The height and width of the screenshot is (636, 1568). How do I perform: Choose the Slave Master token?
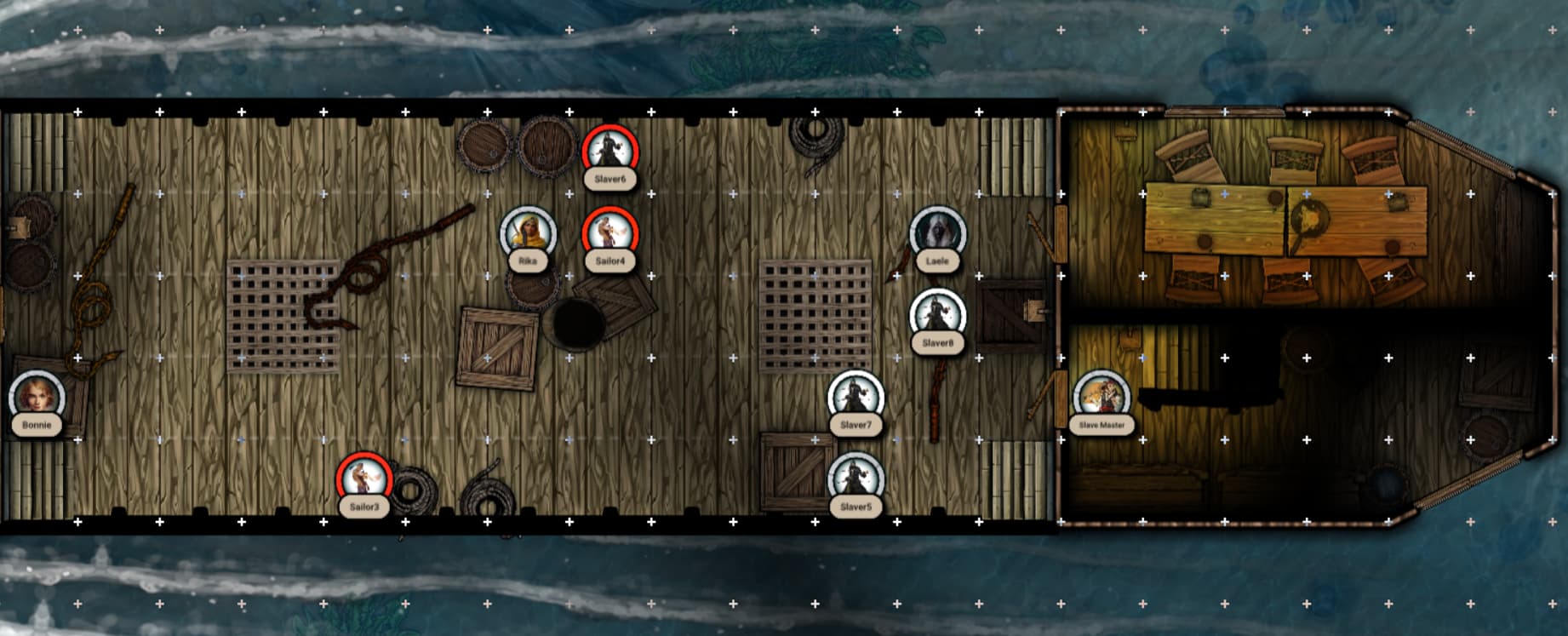pos(1102,398)
